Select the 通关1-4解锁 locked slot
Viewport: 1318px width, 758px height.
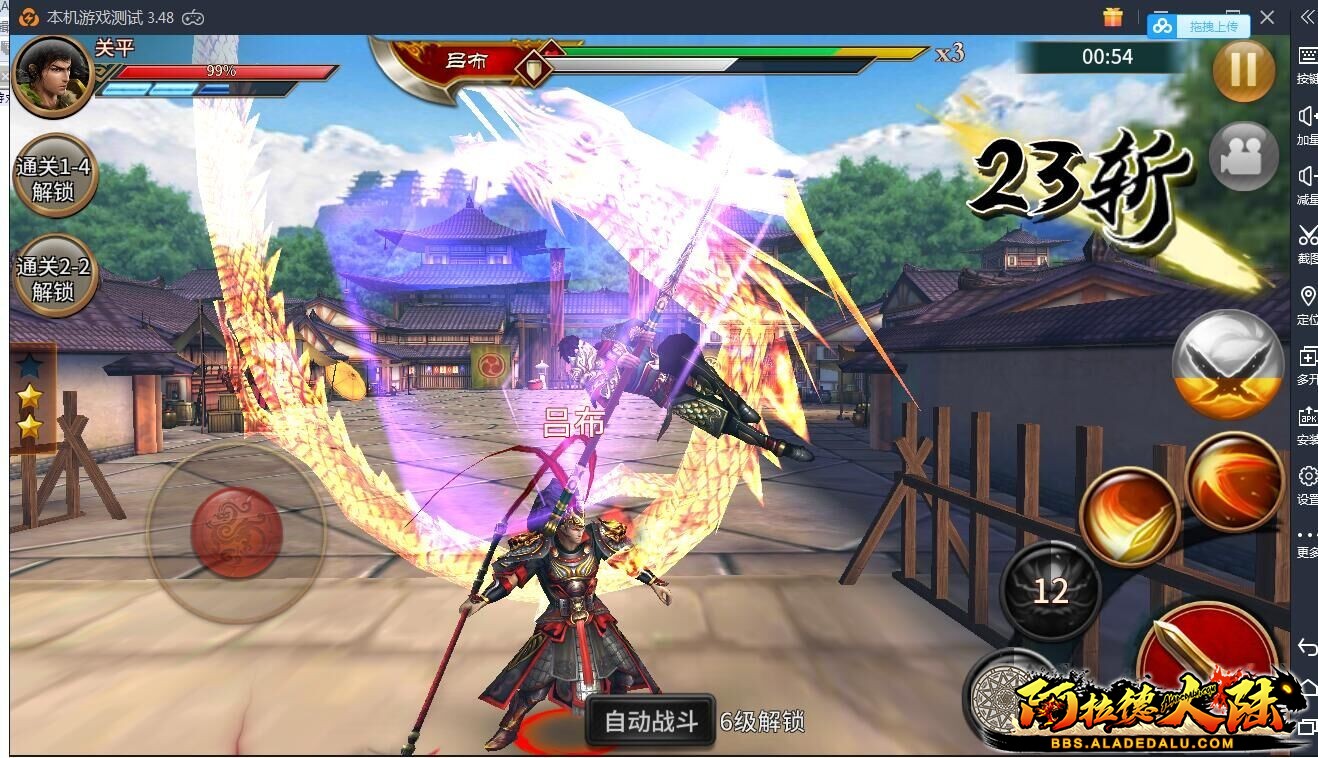point(53,178)
